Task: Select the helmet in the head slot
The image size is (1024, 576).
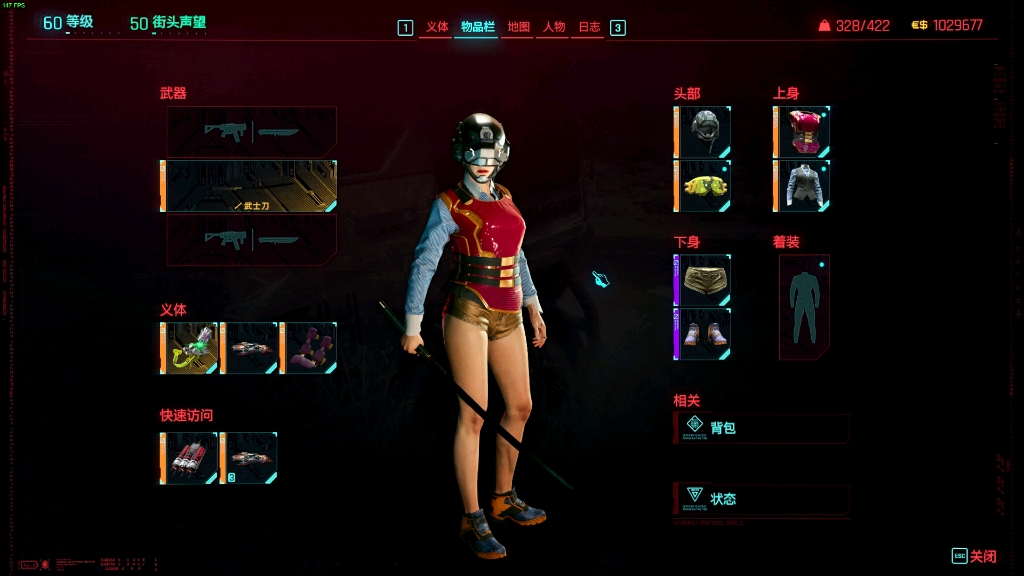Action: (x=704, y=132)
